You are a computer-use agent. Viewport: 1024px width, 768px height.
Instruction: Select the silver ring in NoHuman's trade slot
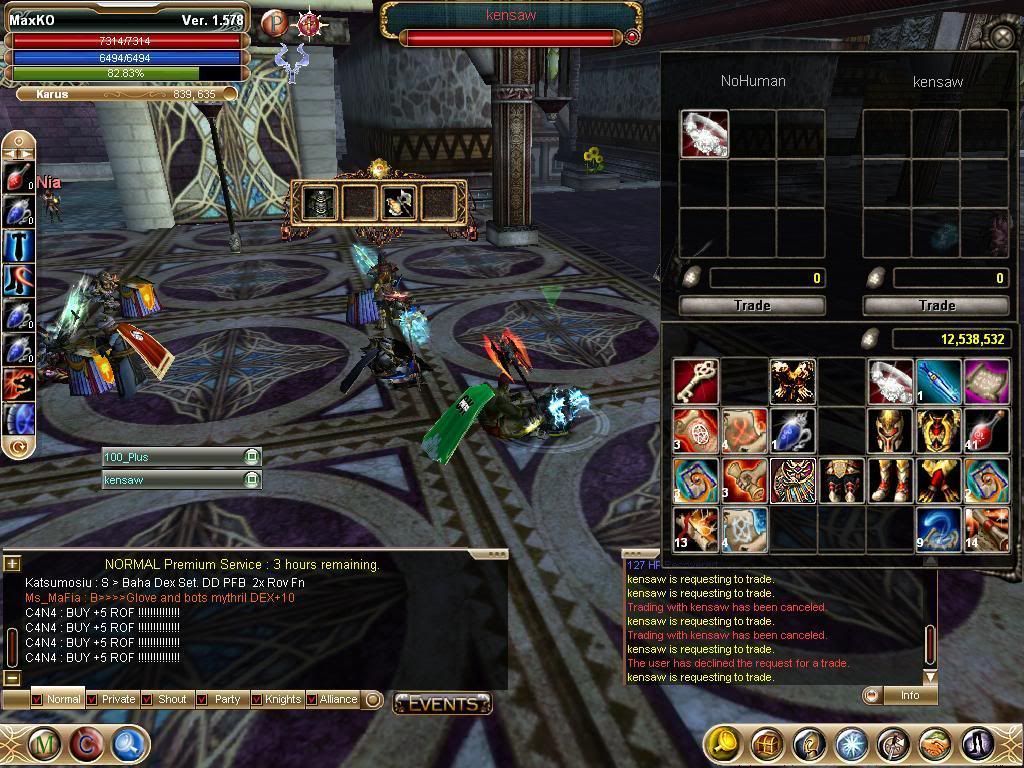point(704,134)
